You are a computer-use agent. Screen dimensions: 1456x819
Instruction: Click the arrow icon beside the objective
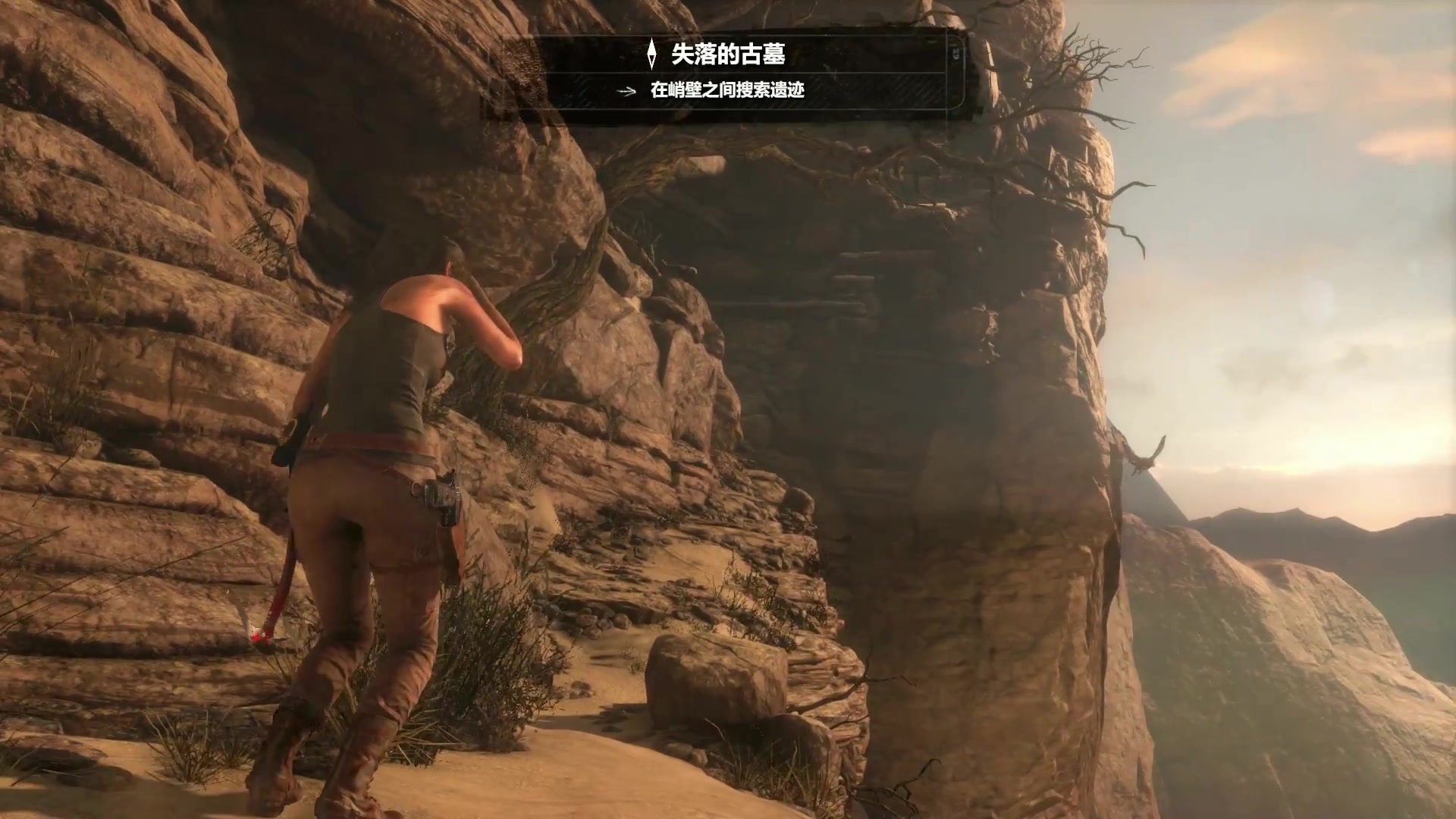[x=625, y=91]
